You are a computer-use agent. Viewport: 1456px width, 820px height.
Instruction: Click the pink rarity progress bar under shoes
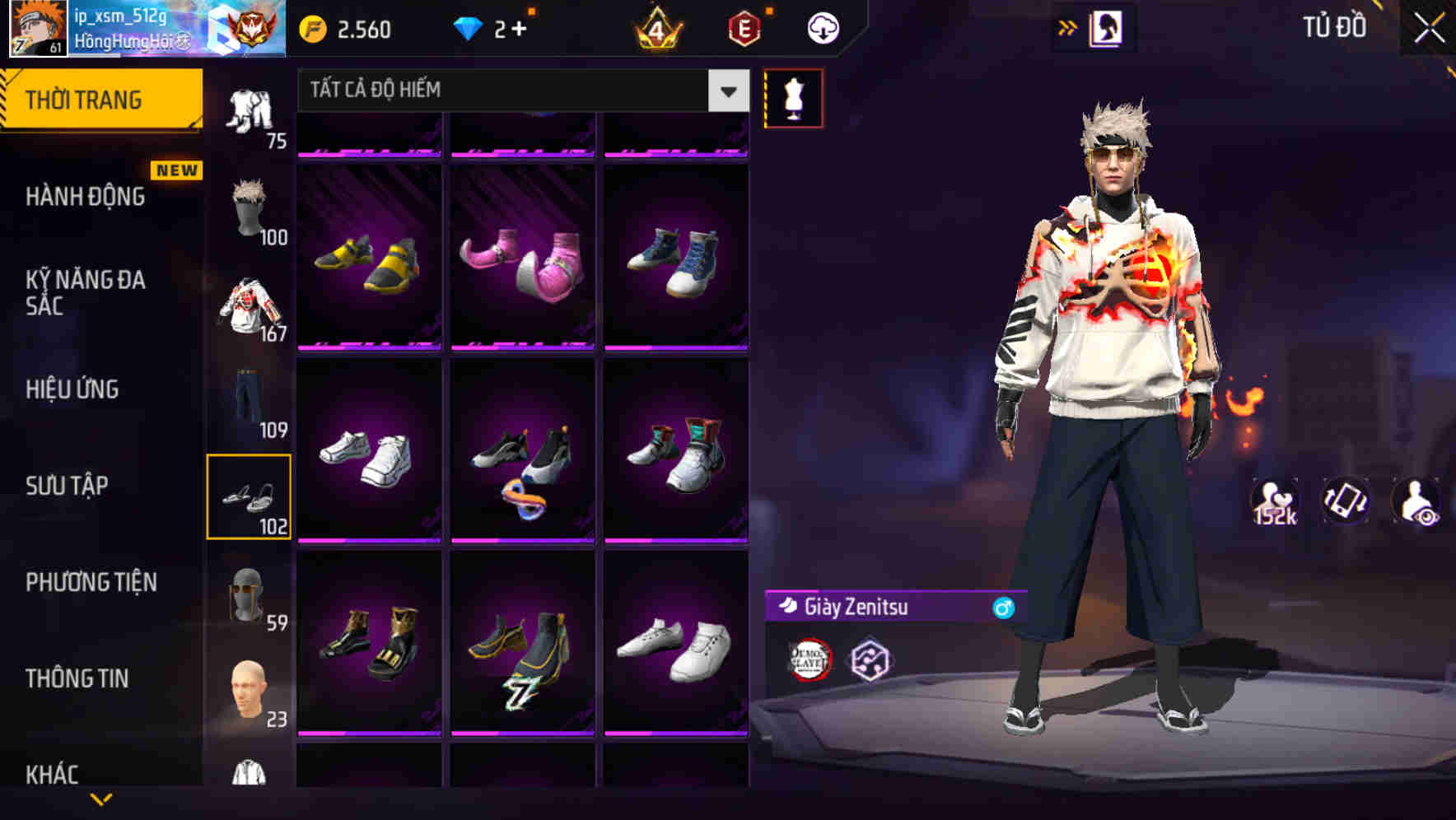click(368, 346)
